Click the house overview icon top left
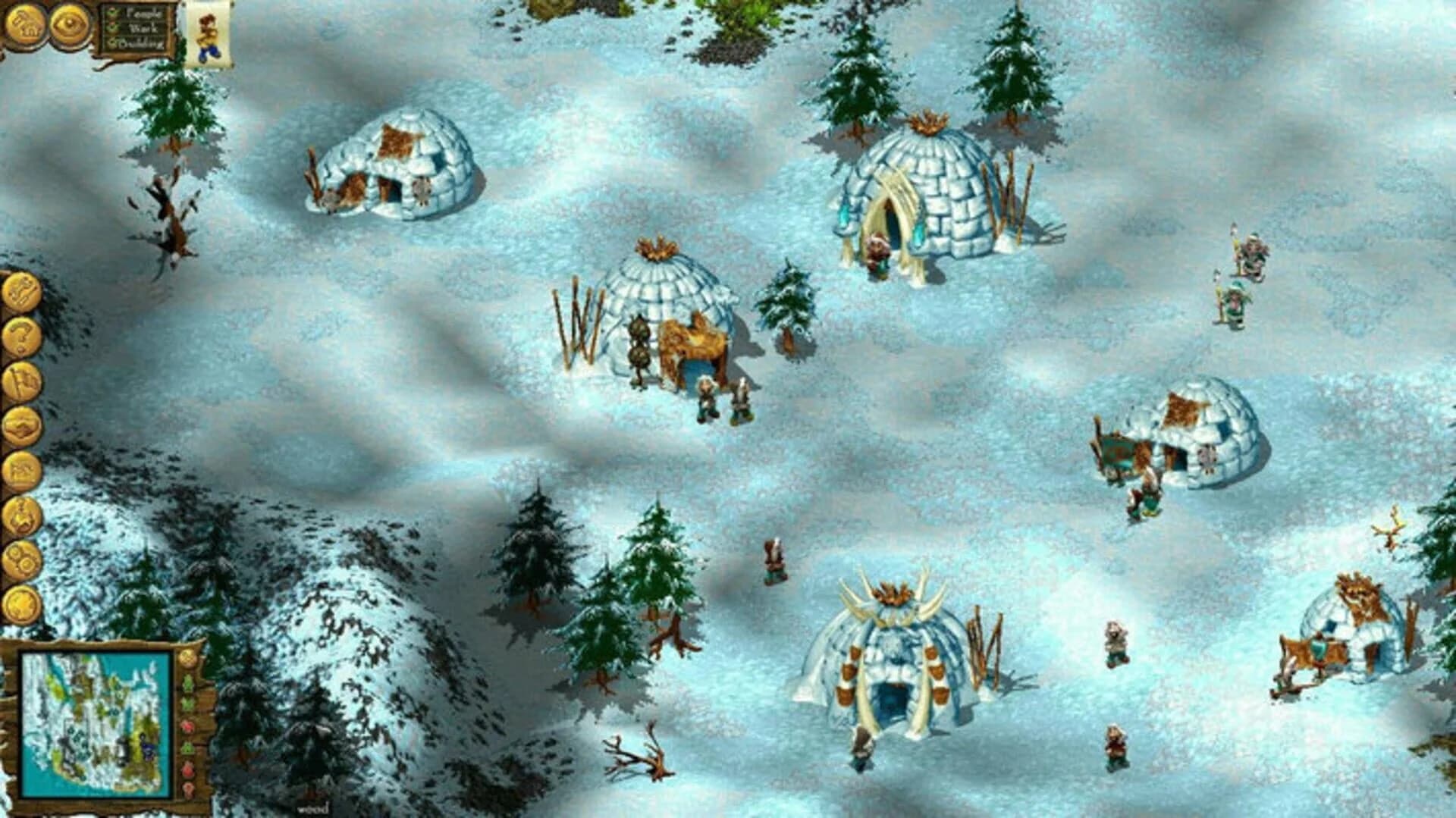 tap(23, 24)
